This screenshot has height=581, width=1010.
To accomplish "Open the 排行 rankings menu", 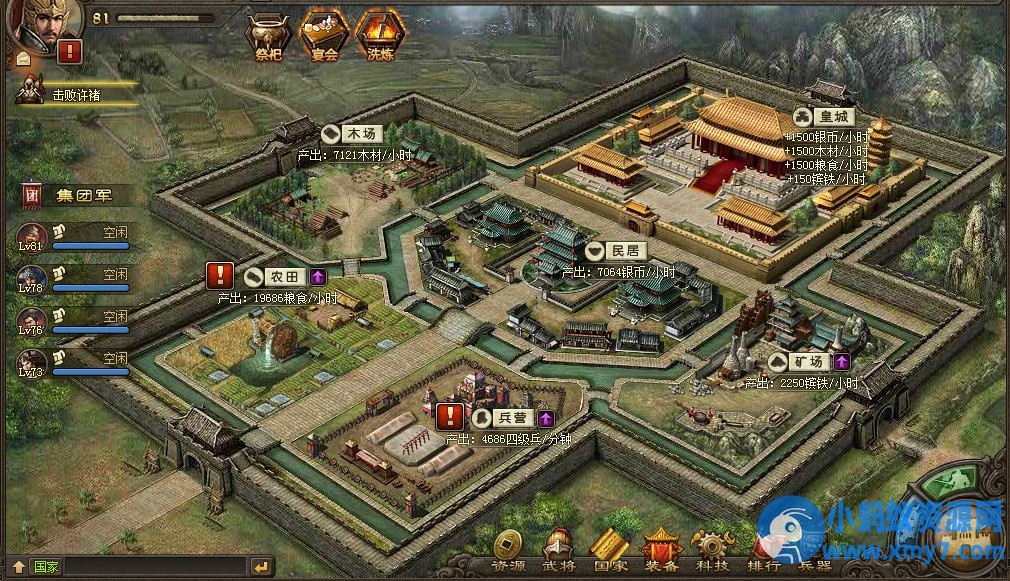I will [764, 551].
